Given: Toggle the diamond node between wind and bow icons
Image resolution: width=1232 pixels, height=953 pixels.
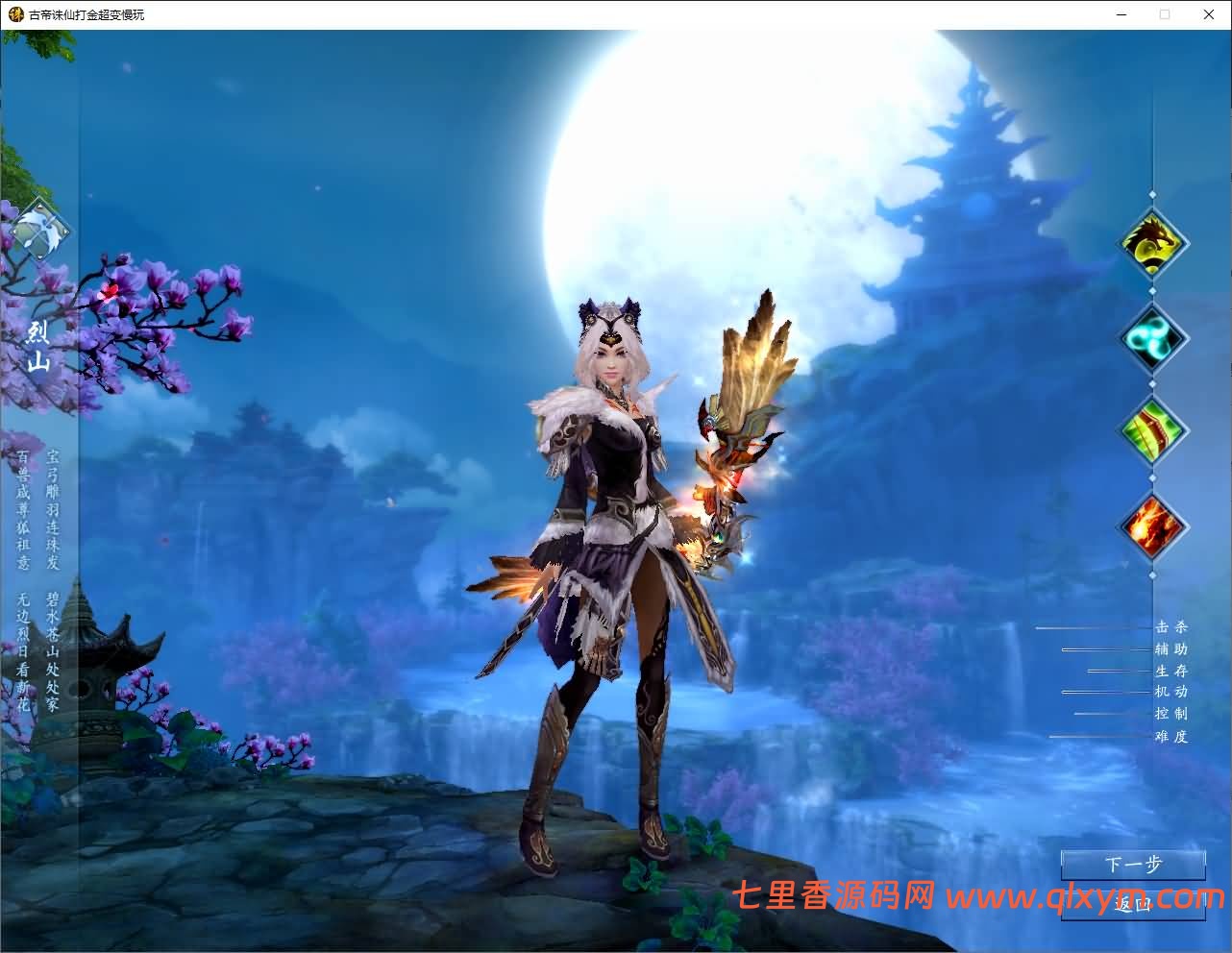Looking at the screenshot, I should (x=1153, y=386).
